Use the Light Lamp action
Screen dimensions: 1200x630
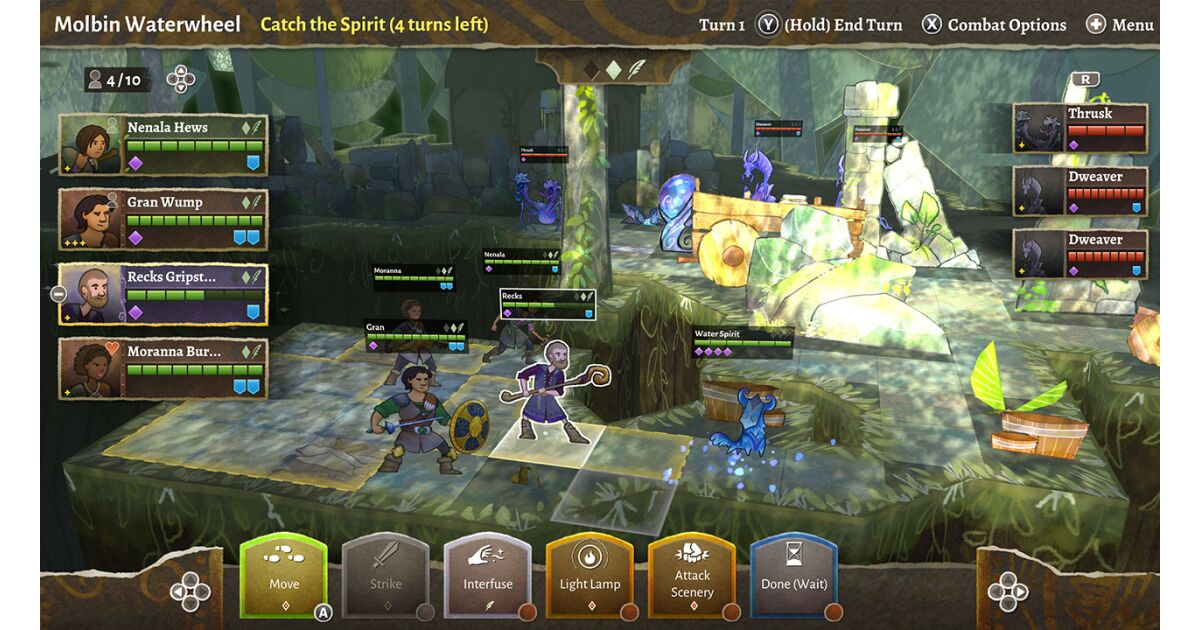(x=590, y=576)
